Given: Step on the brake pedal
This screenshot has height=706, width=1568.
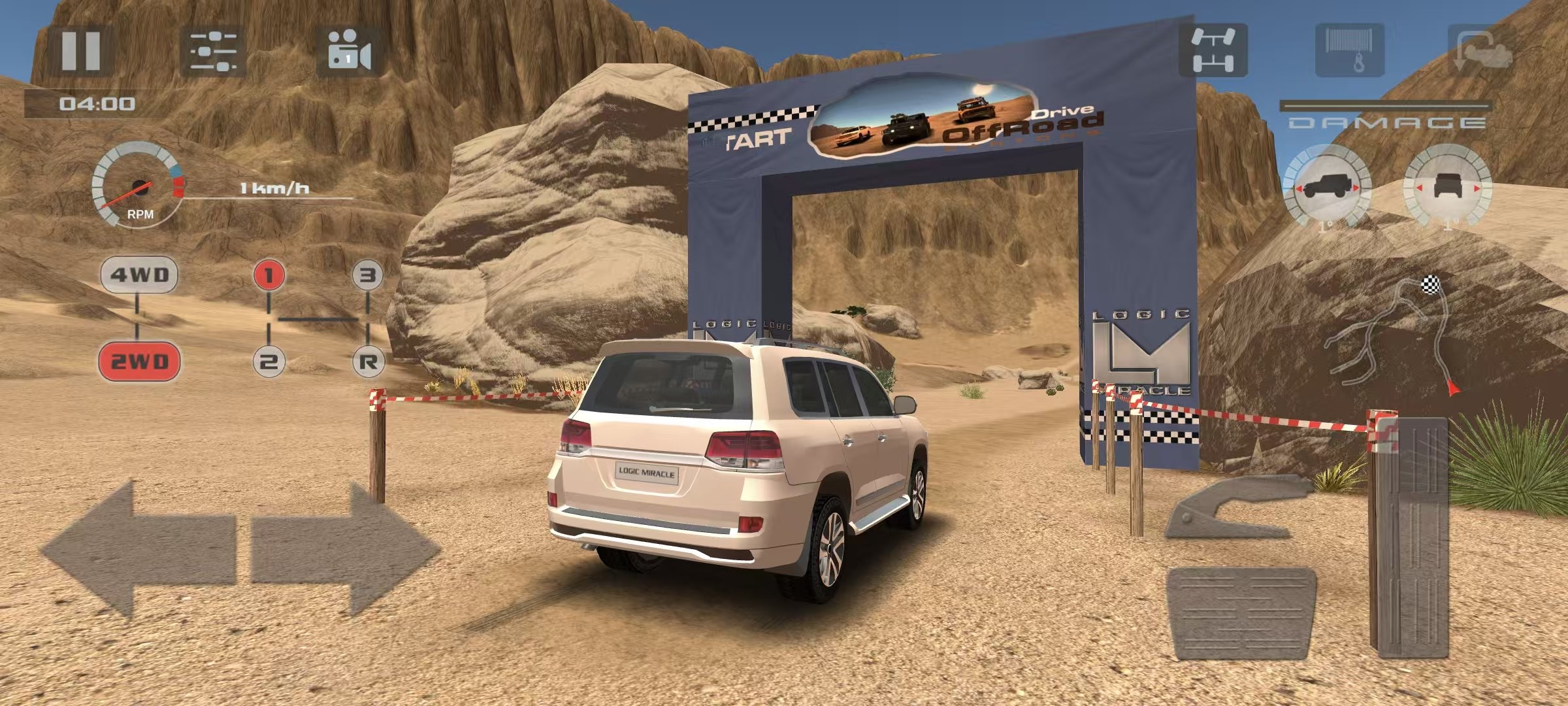Looking at the screenshot, I should [x=1240, y=613].
